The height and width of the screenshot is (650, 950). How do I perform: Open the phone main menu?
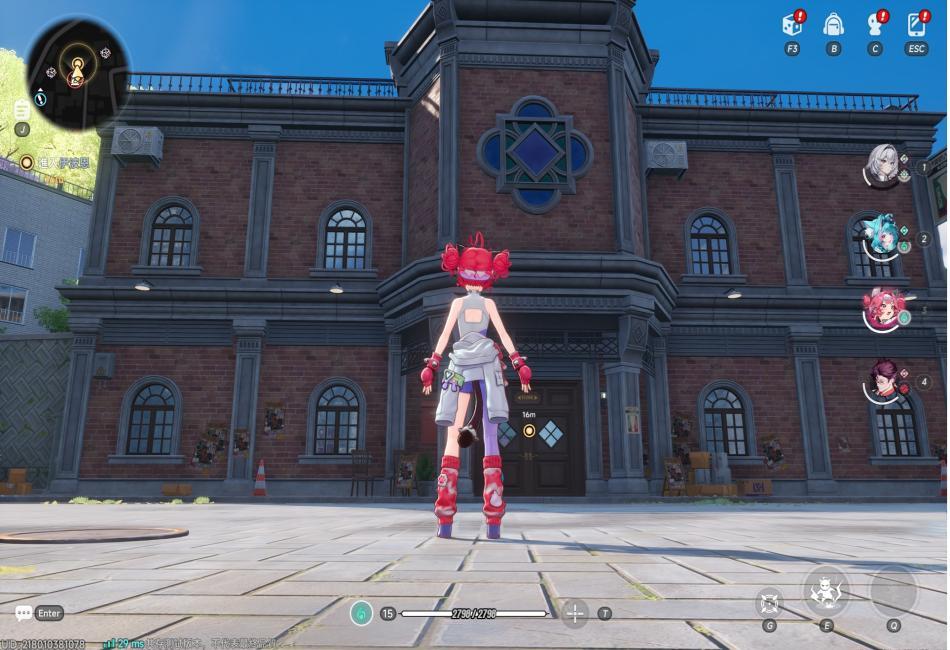click(x=916, y=25)
